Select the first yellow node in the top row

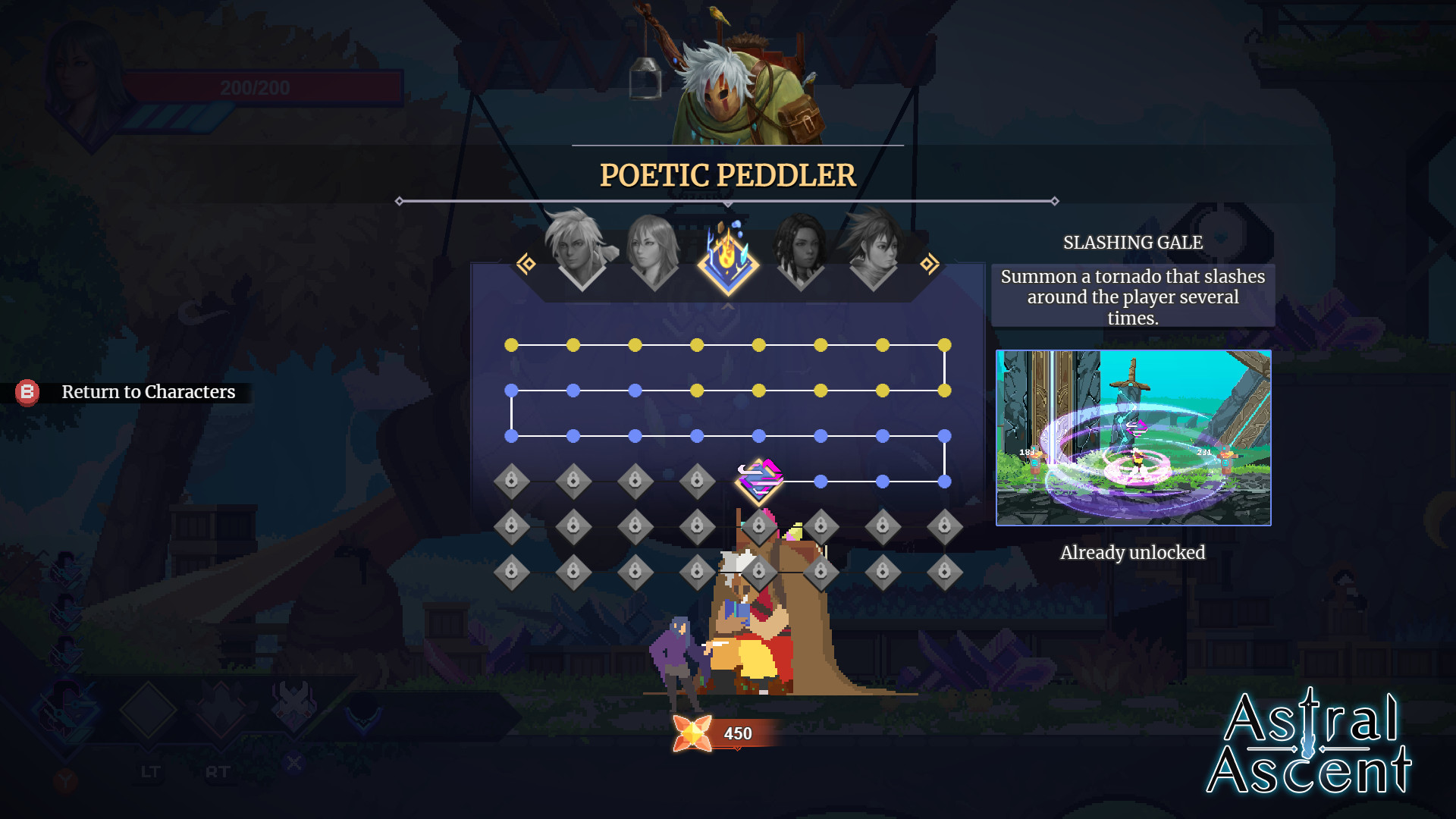tap(513, 344)
